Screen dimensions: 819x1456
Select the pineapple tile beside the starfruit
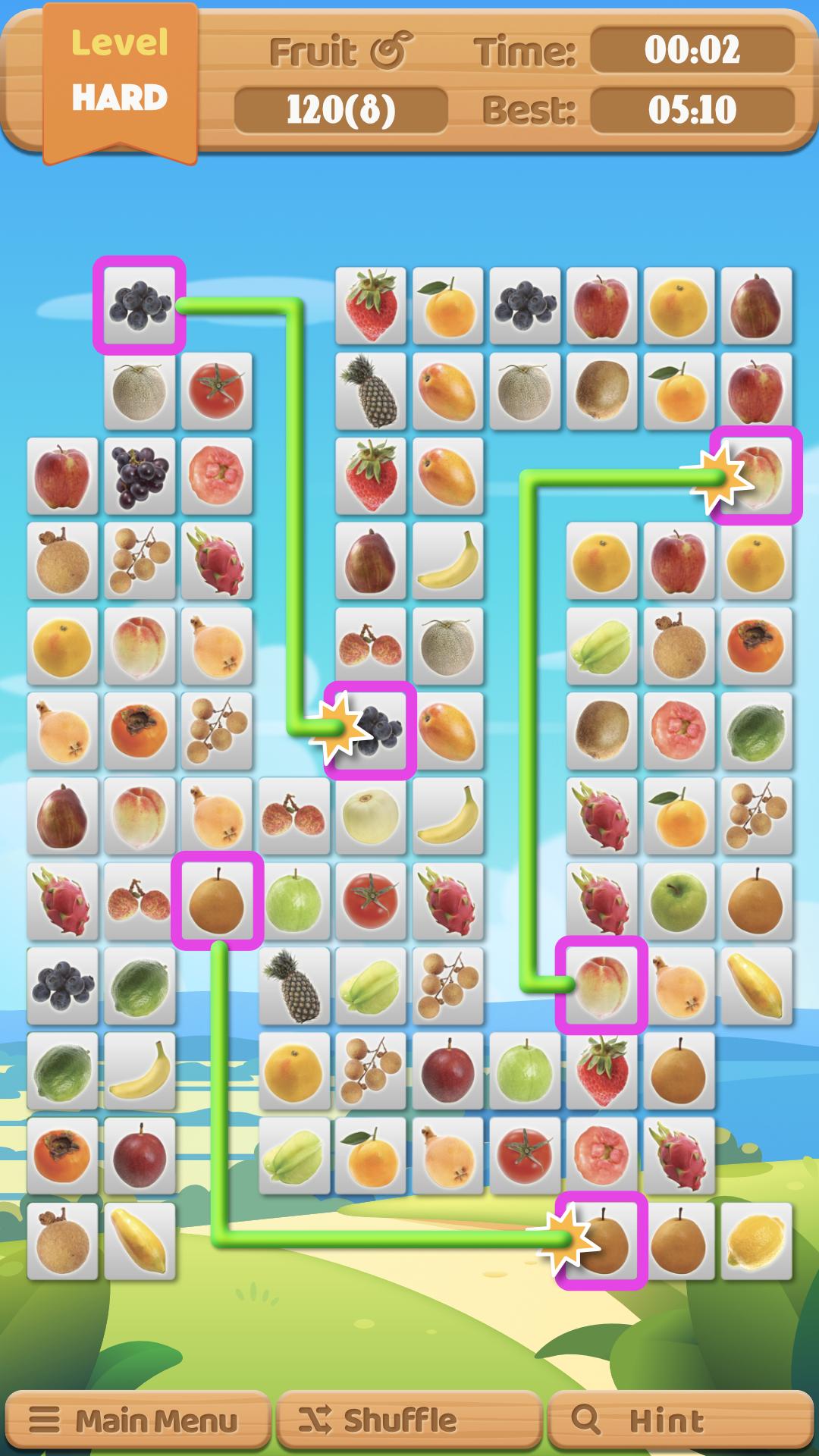click(294, 984)
